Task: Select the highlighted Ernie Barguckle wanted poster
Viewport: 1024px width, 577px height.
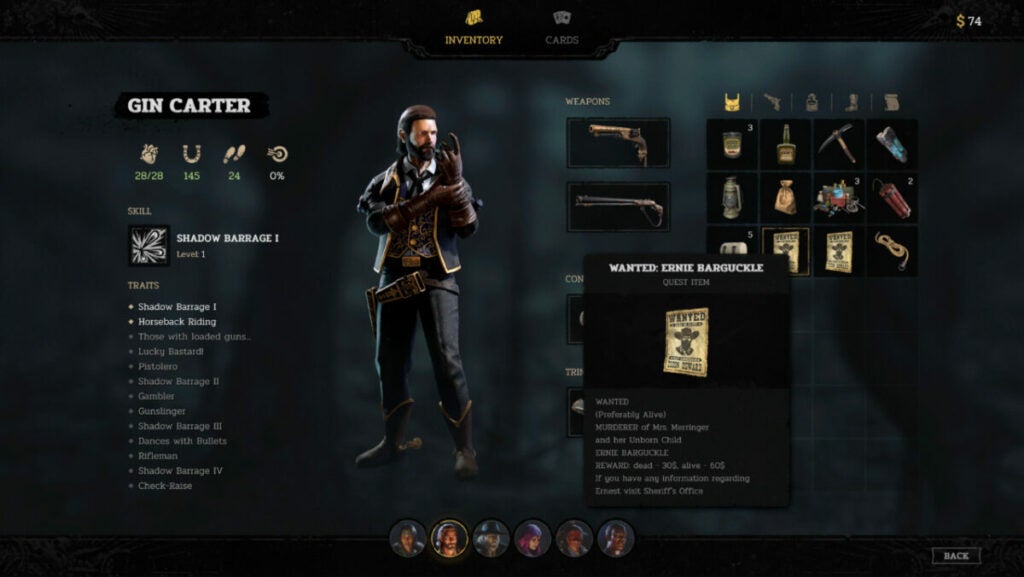Action: 785,251
